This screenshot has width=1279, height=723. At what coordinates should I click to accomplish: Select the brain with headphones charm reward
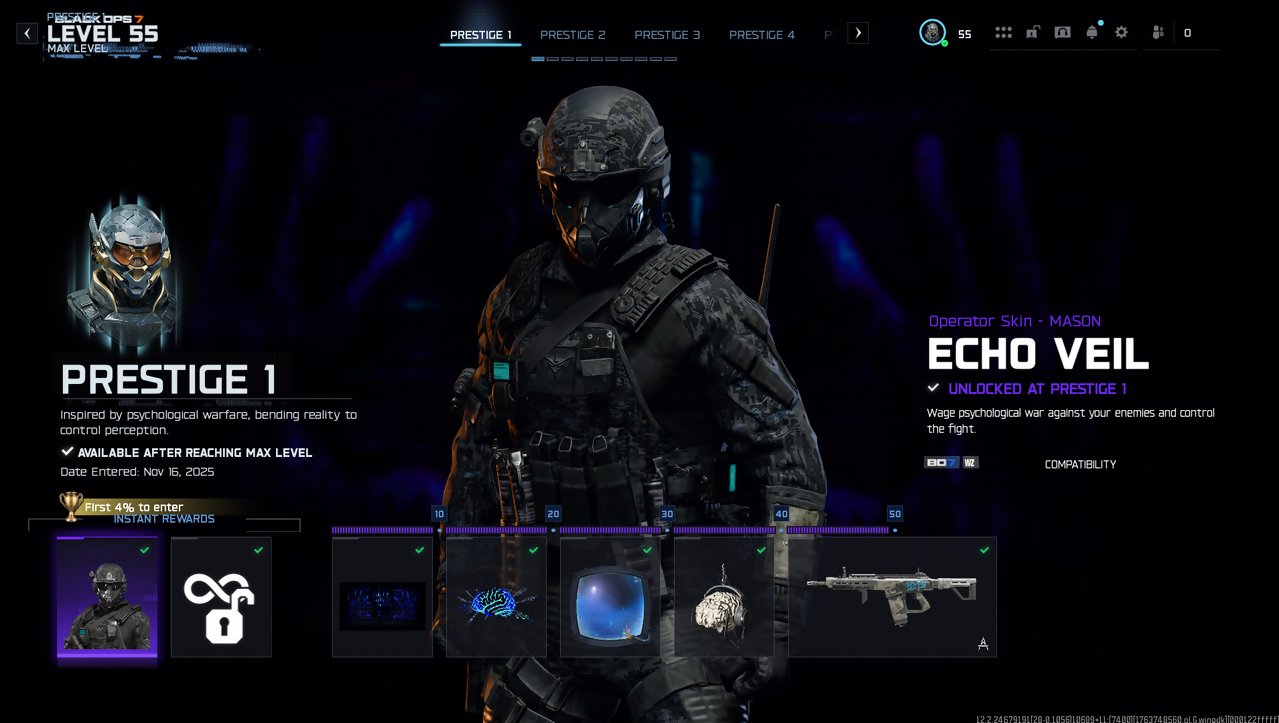pos(724,597)
